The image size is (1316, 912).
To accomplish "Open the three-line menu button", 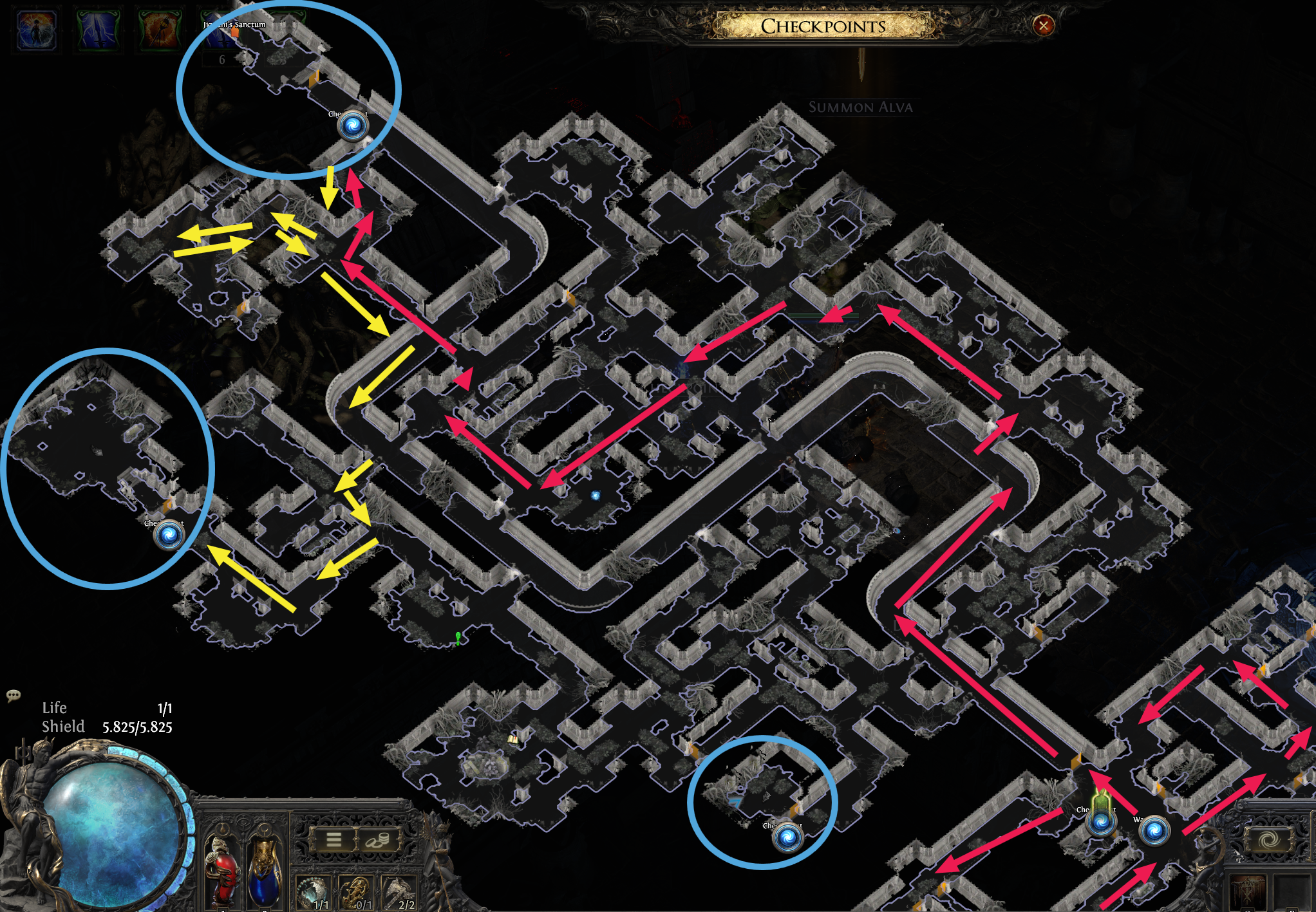I will [334, 839].
